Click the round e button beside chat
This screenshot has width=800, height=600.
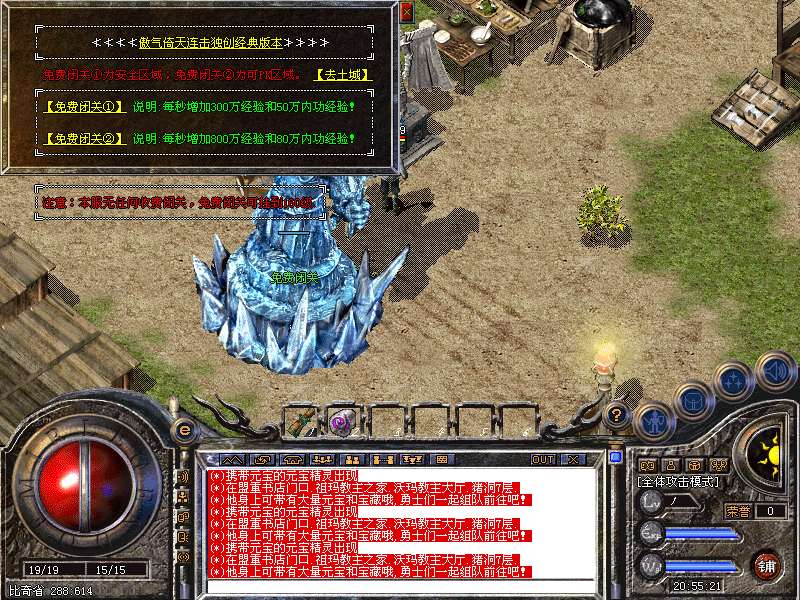click(183, 431)
